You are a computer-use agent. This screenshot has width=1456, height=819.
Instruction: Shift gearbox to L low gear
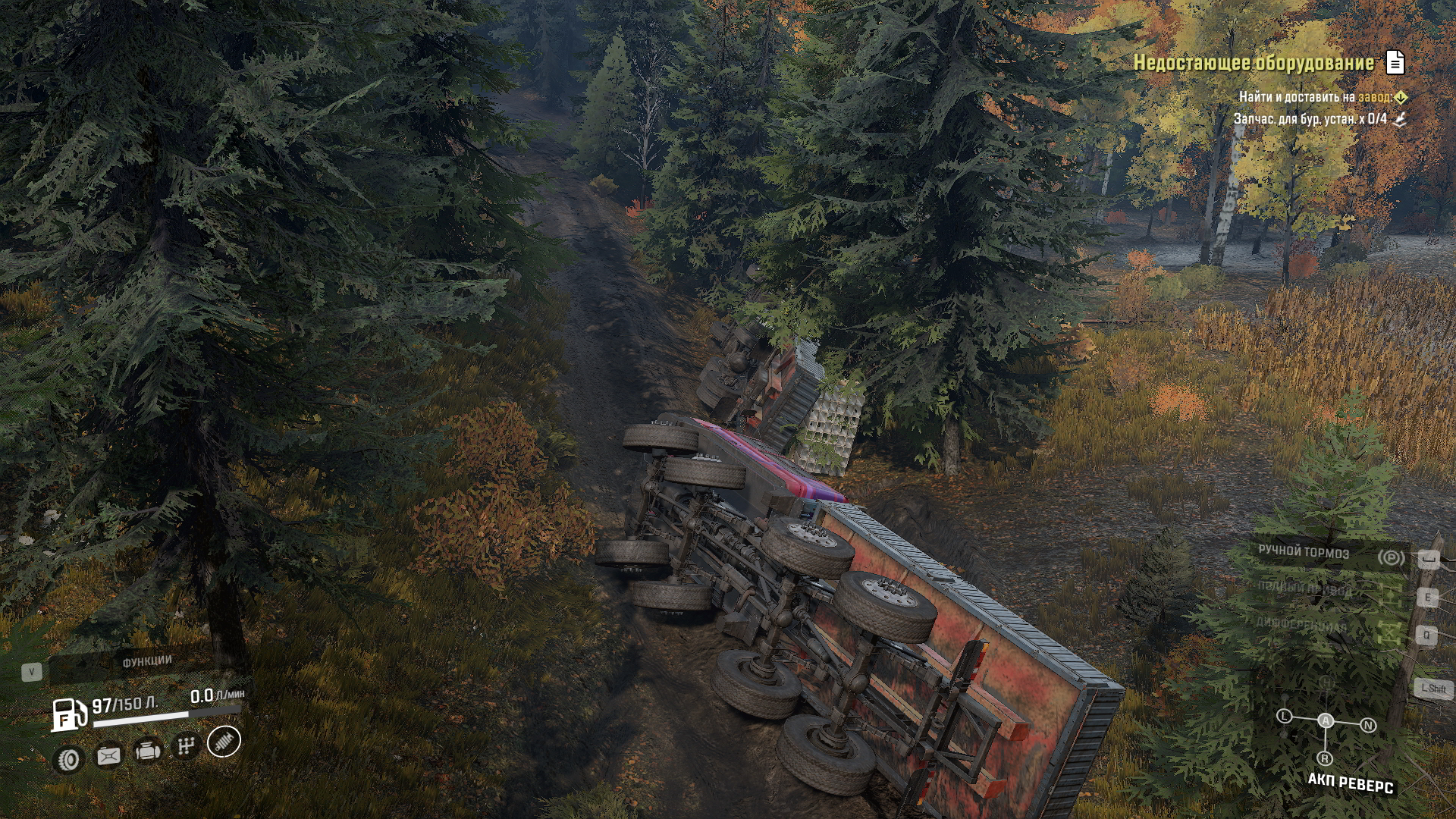1284,716
